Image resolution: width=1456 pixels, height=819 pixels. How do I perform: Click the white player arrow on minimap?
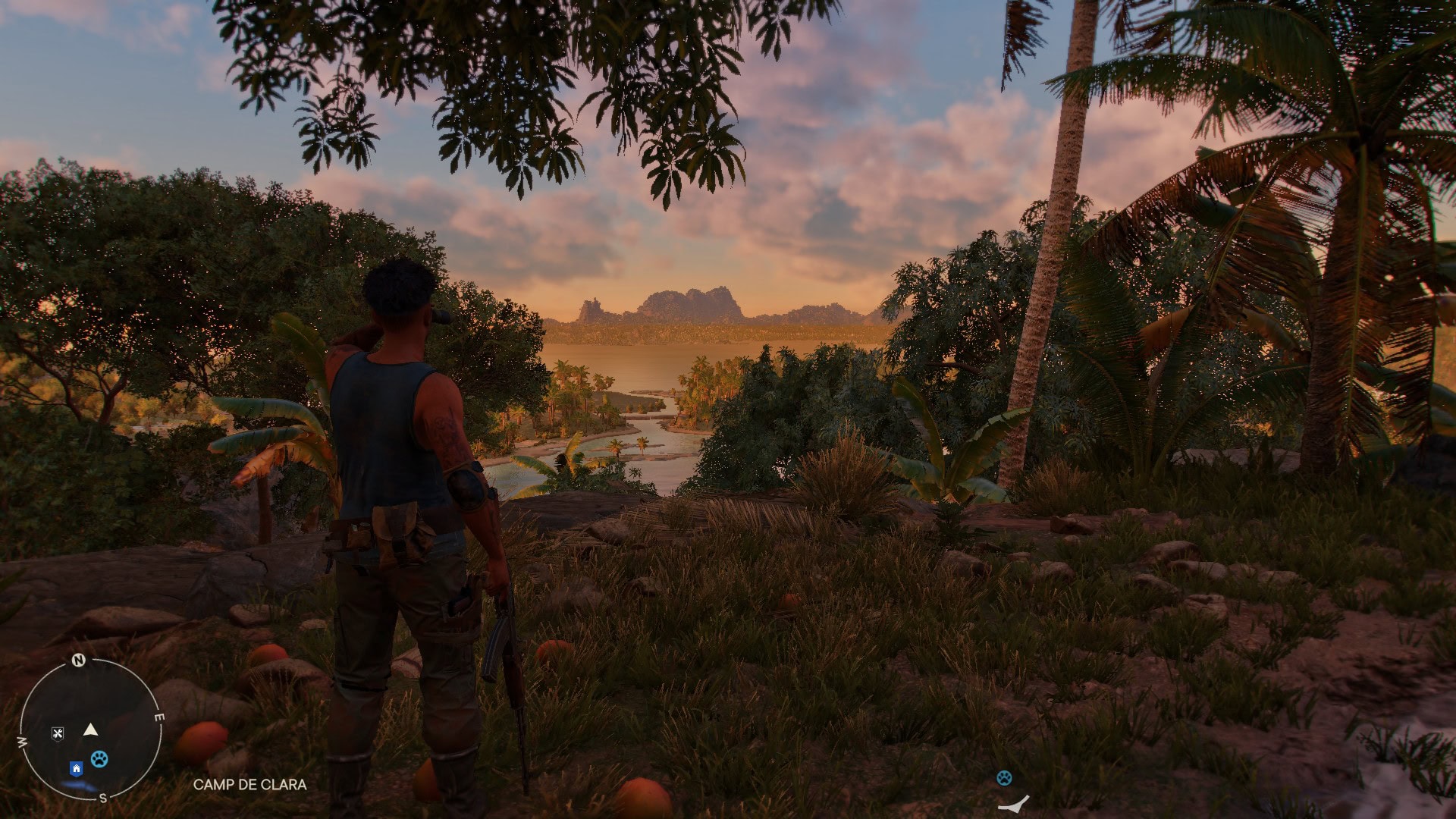coord(91,730)
